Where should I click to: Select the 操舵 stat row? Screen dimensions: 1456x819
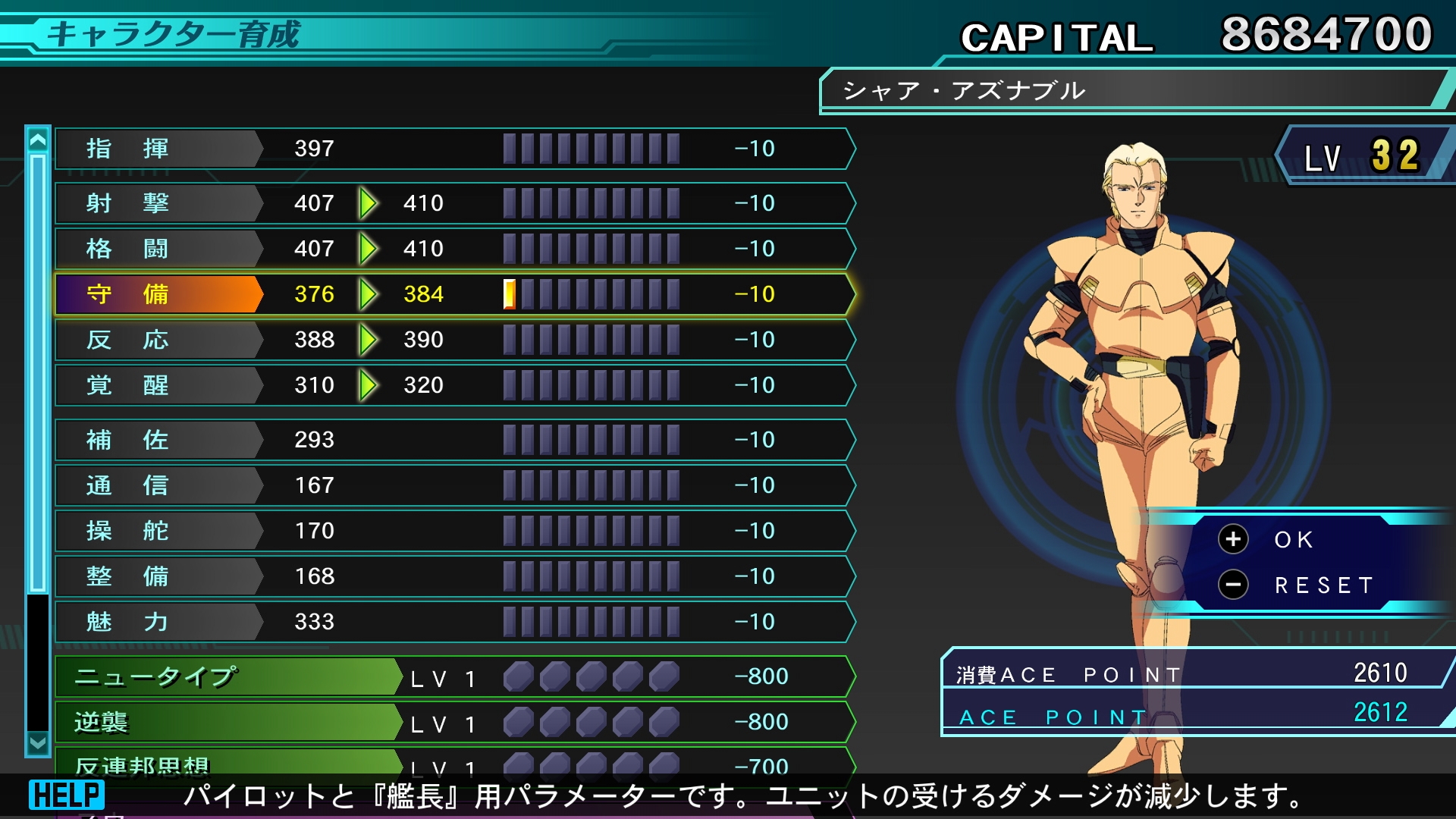point(455,531)
